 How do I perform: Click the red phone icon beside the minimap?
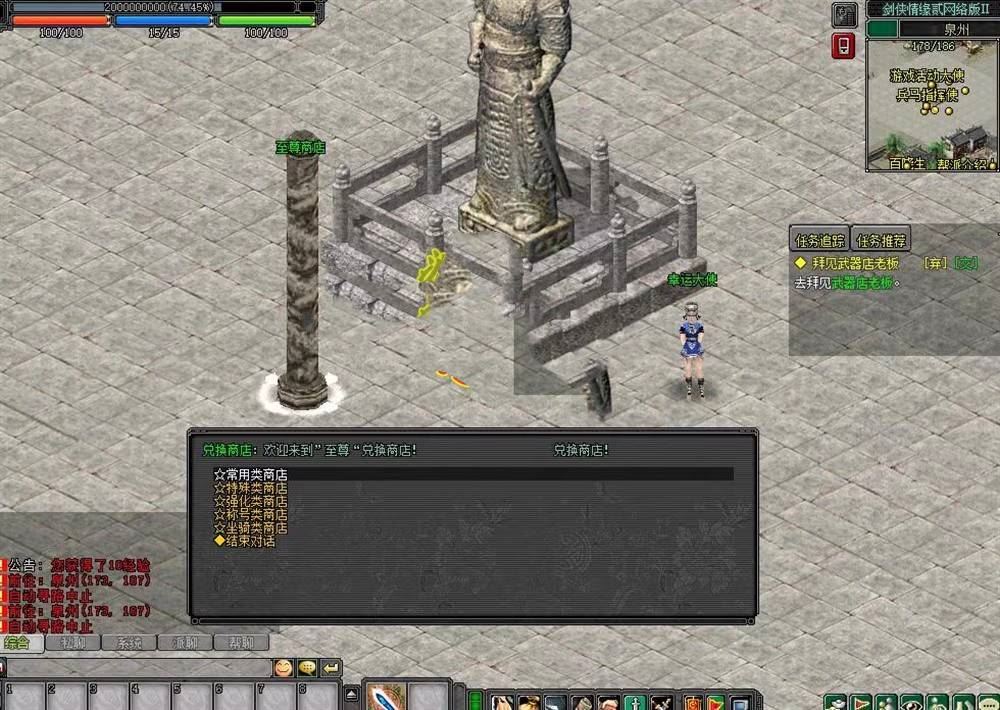pyautogui.click(x=844, y=46)
